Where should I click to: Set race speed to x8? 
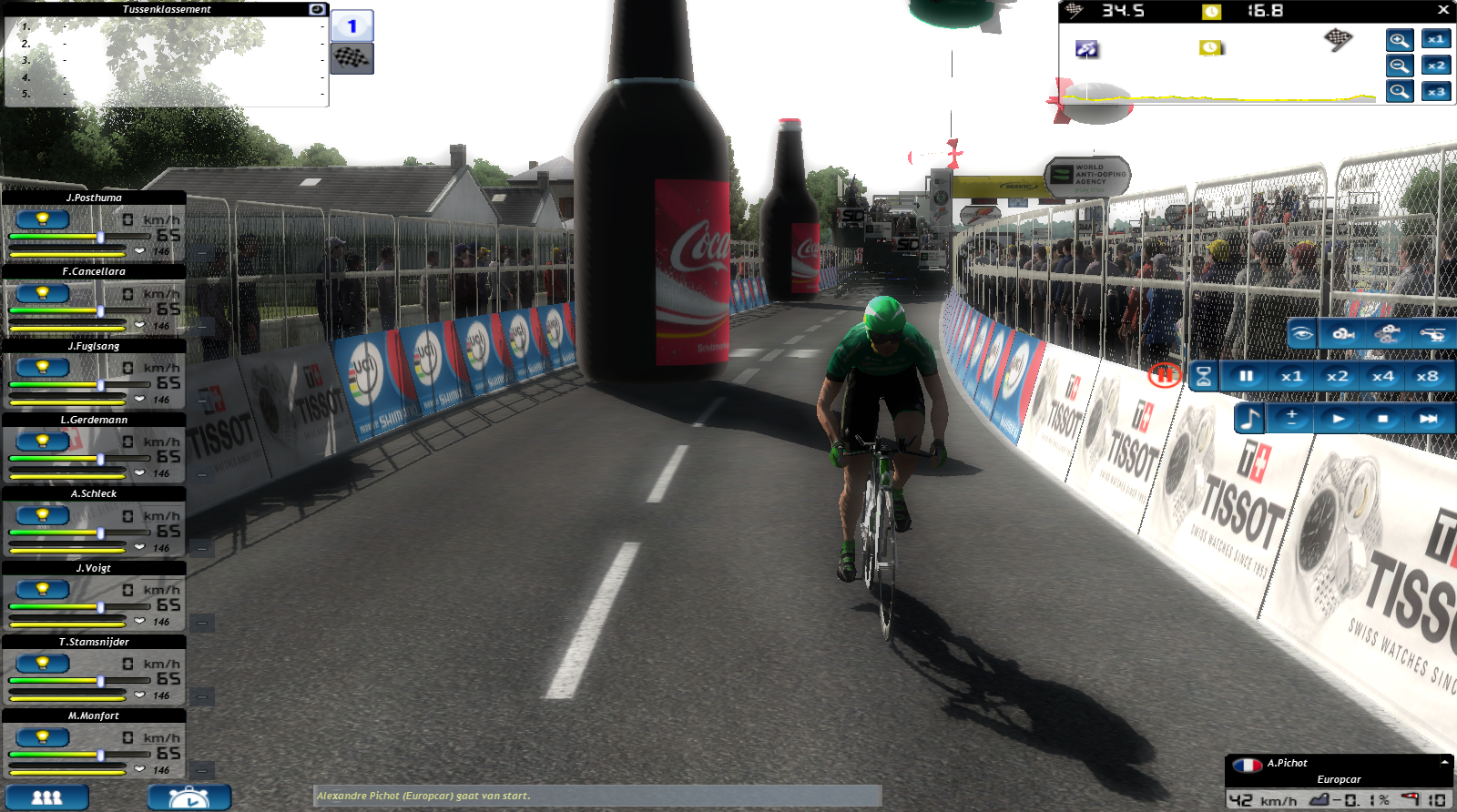(1427, 376)
